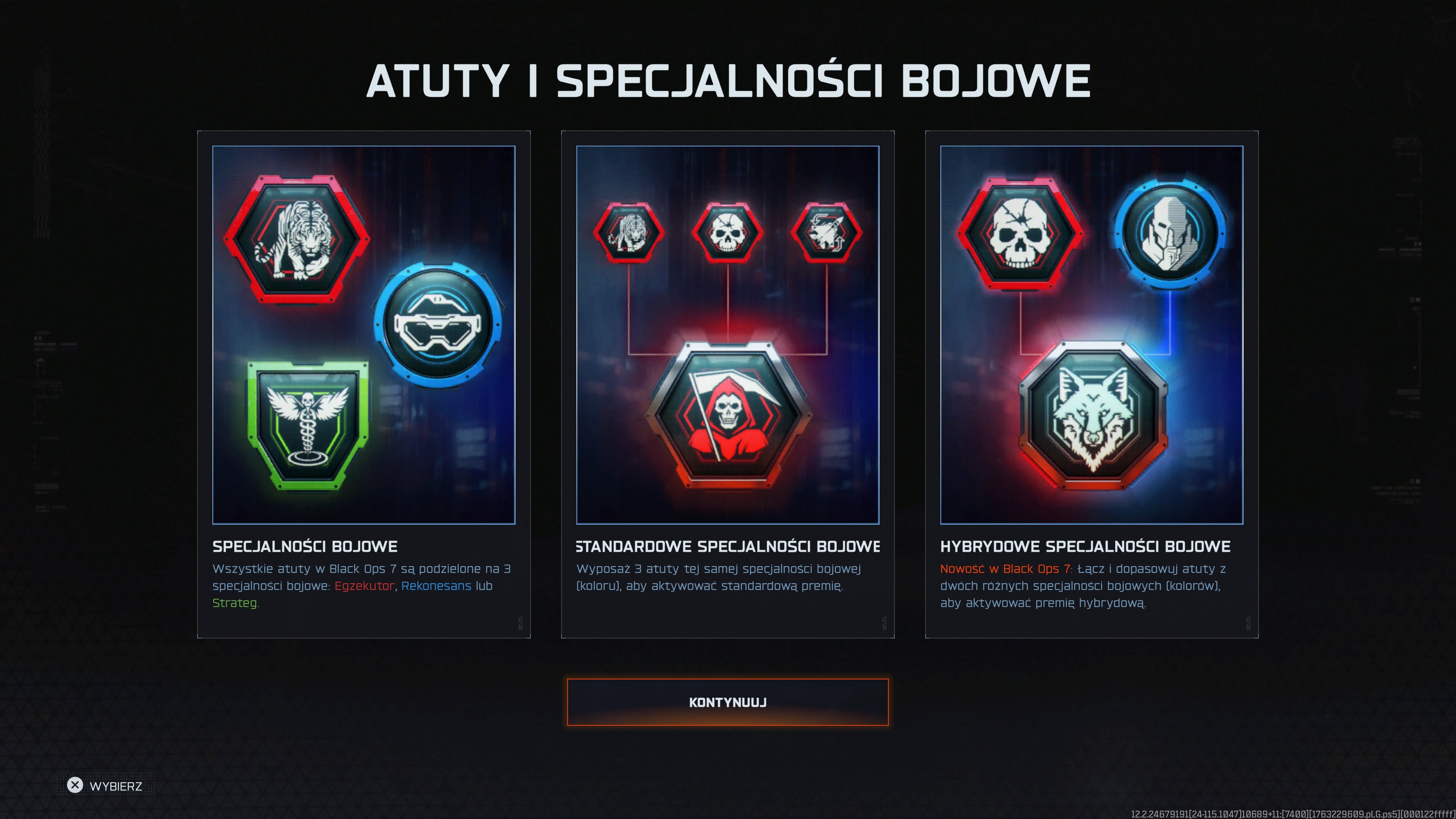Click the X circle icon near WYBIERZ
This screenshot has width=1456, height=819.
76,785
